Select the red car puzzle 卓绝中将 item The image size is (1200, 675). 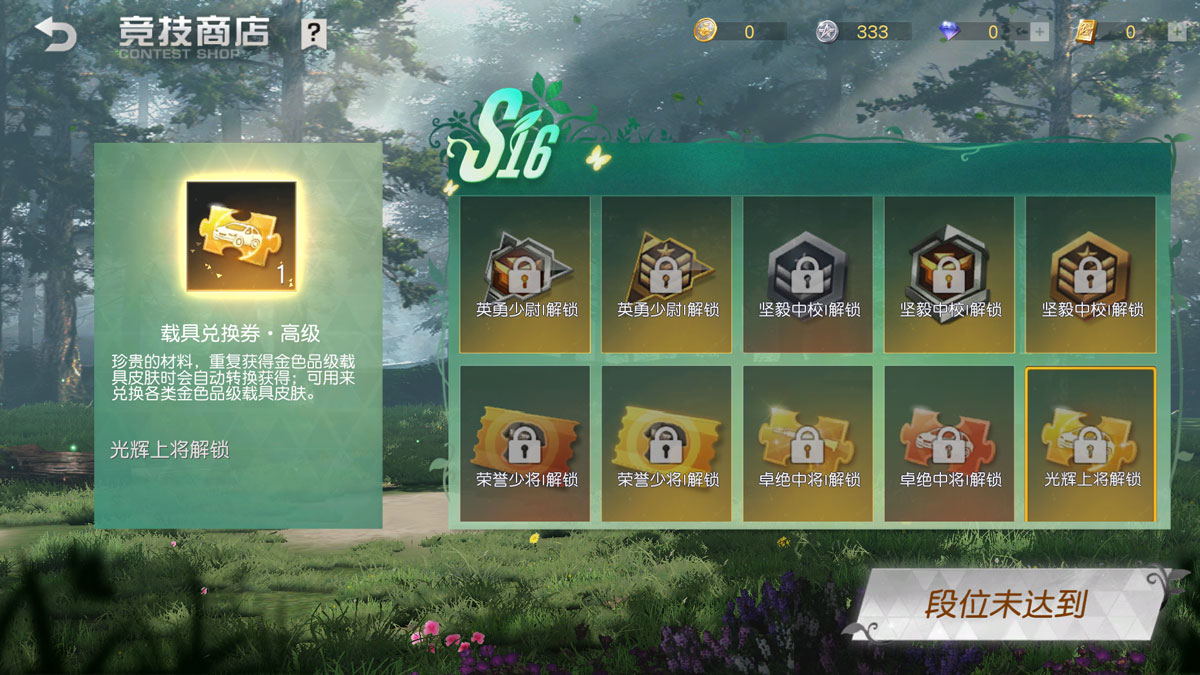949,443
